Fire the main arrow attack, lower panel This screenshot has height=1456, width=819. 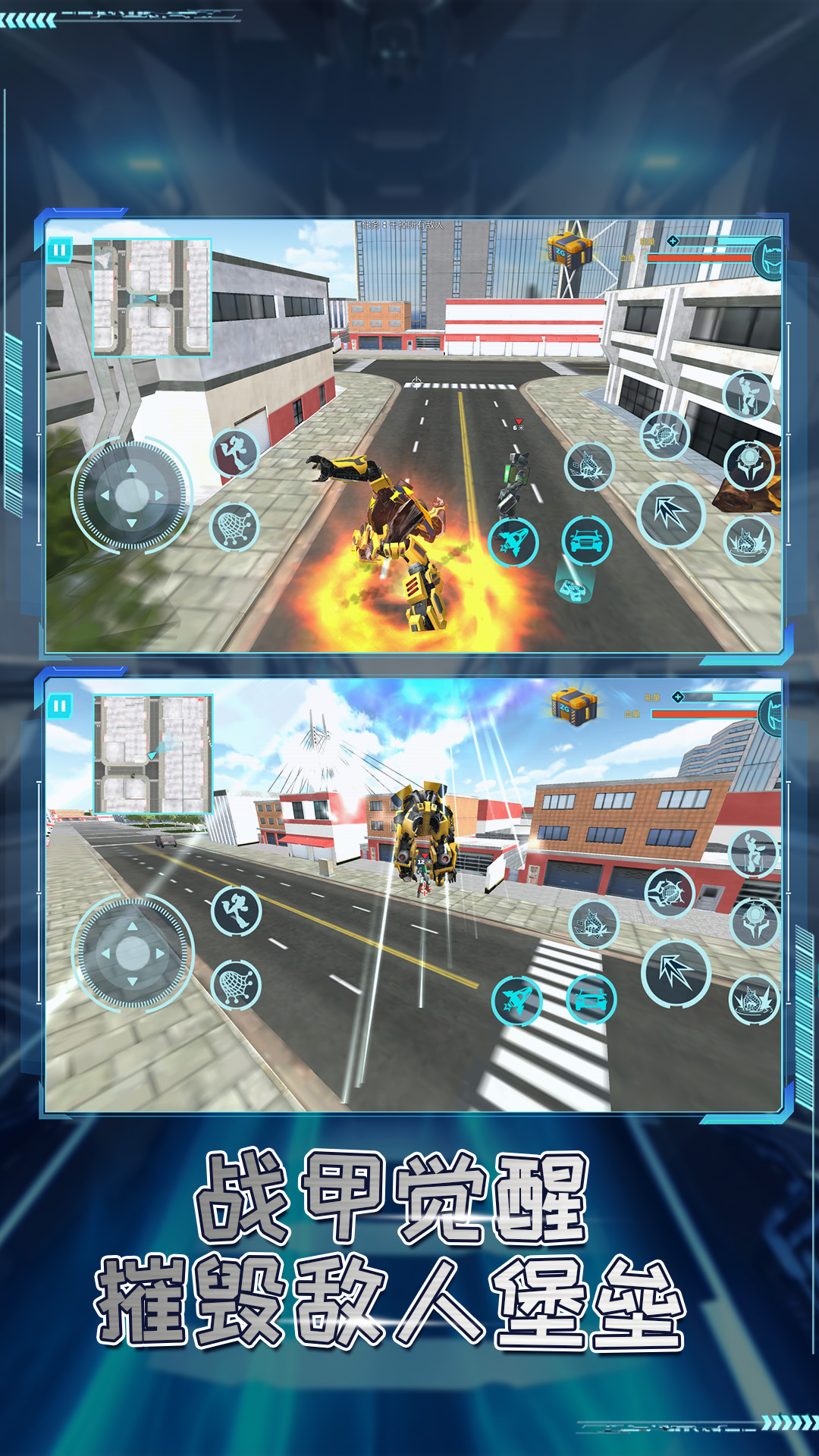[676, 973]
